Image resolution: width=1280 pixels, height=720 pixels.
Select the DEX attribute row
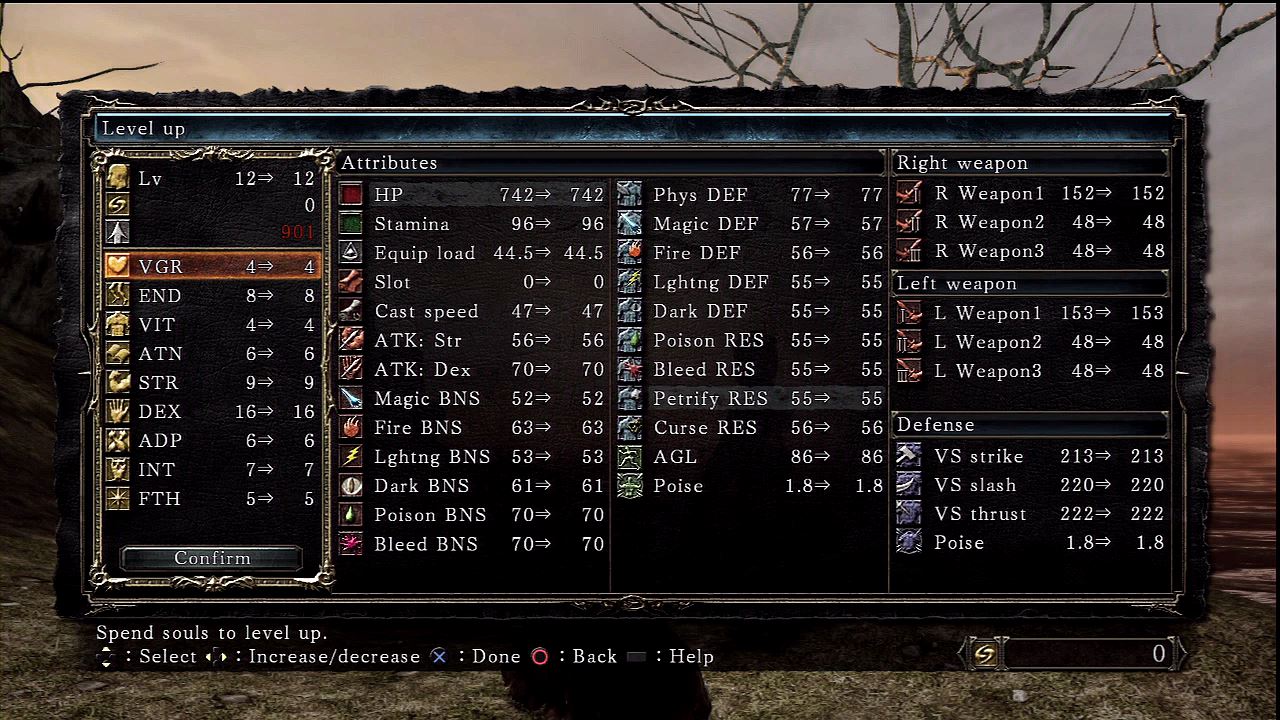tap(211, 412)
